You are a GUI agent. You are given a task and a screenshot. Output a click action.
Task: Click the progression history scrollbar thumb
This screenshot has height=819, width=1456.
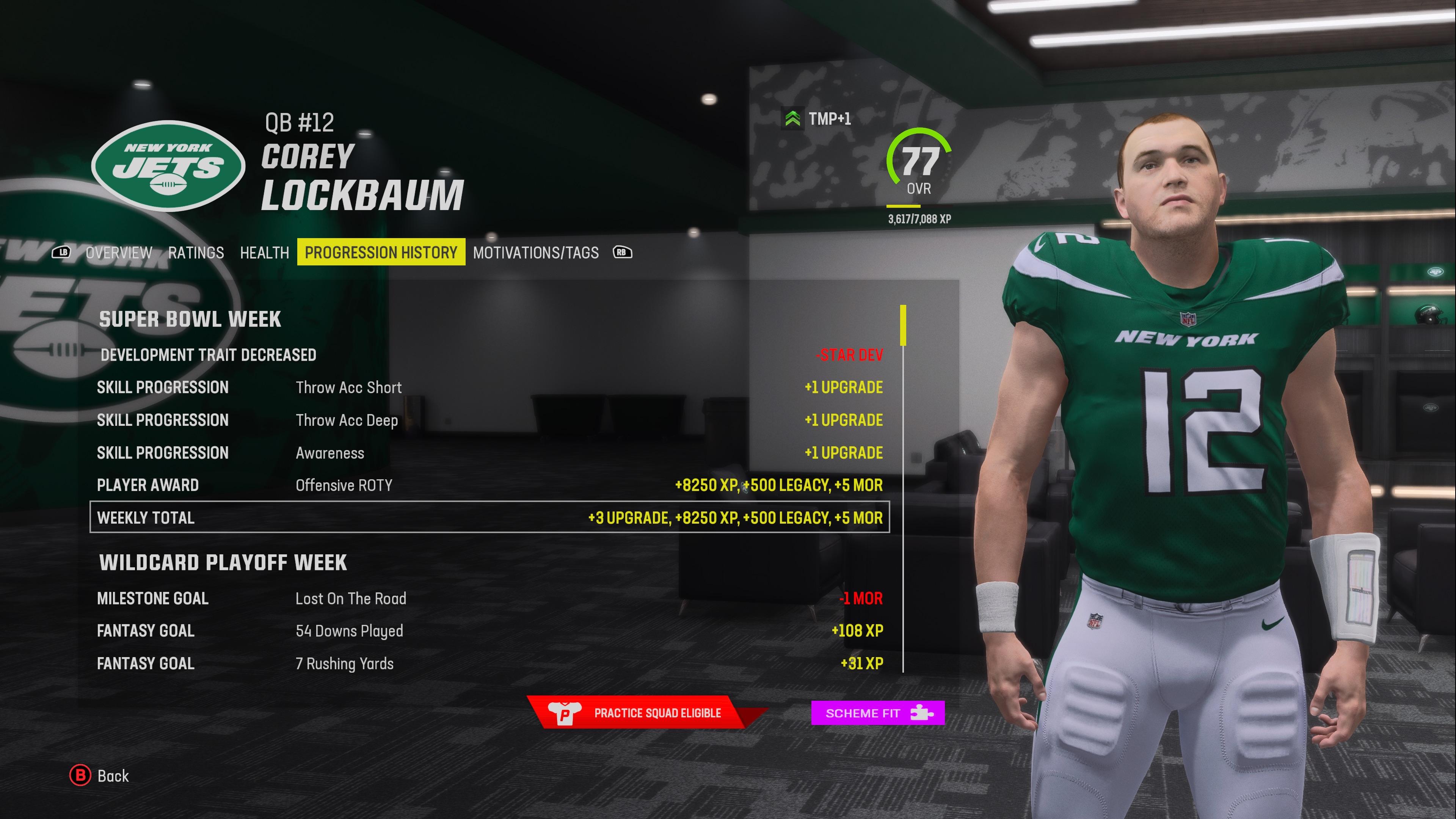pyautogui.click(x=903, y=325)
